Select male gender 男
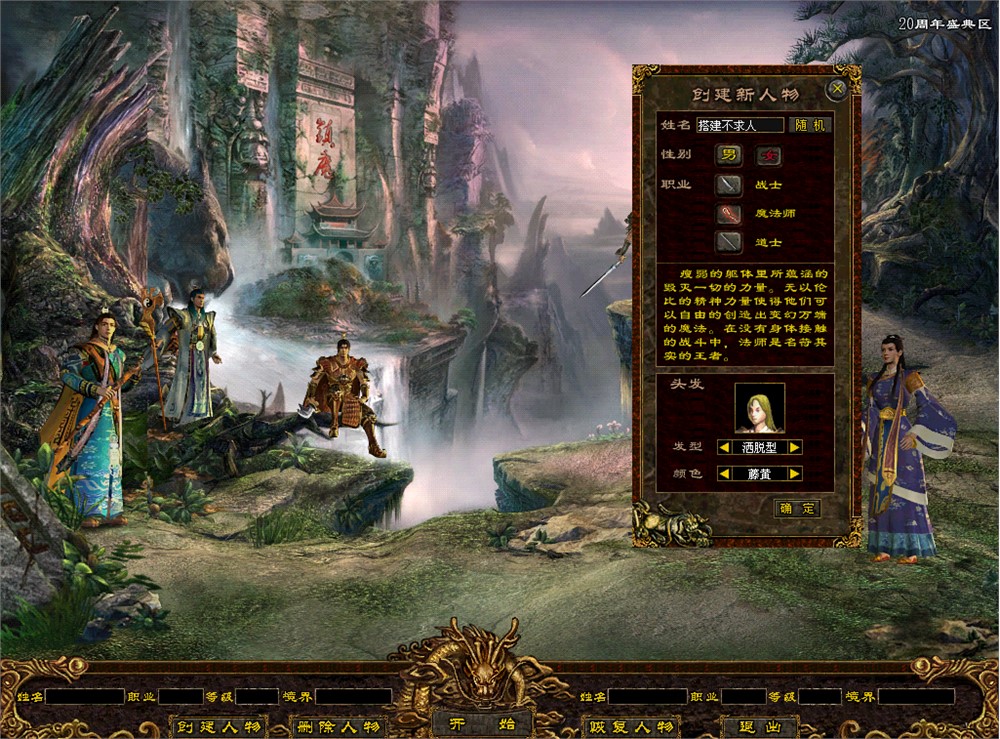This screenshot has width=1000, height=739. point(728,155)
